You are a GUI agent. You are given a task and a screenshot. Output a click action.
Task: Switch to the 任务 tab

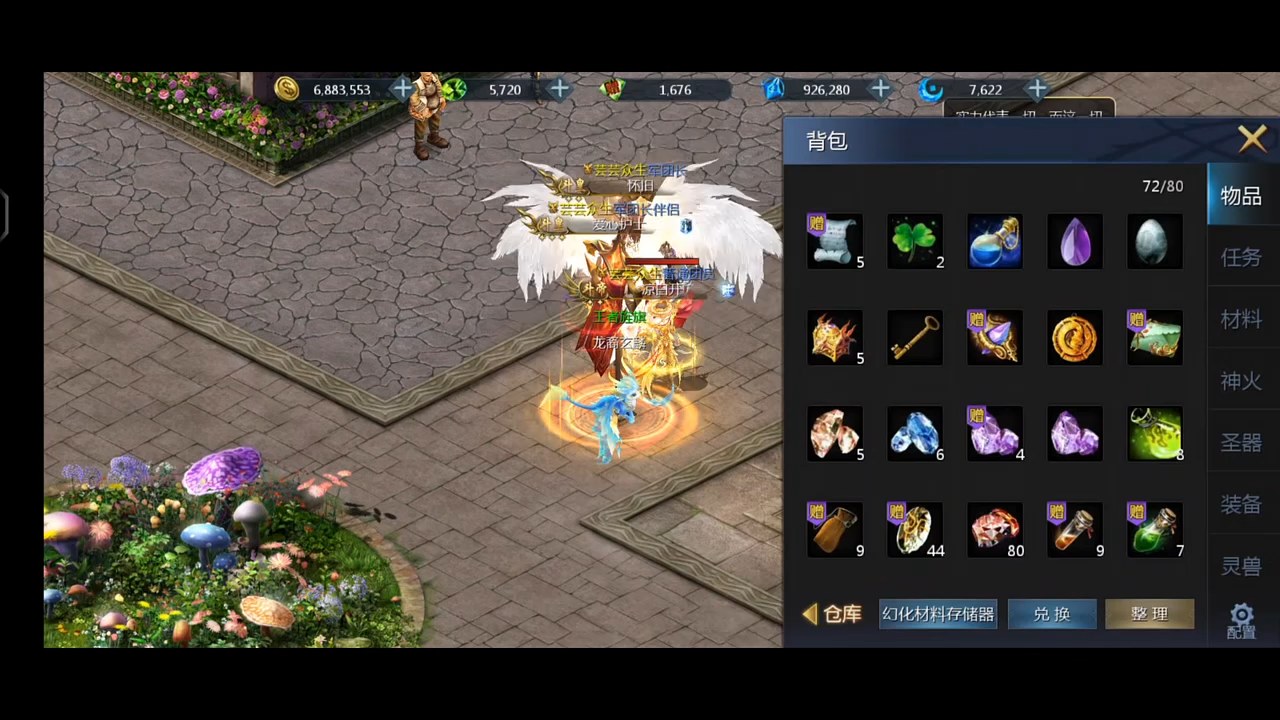pyautogui.click(x=1241, y=258)
